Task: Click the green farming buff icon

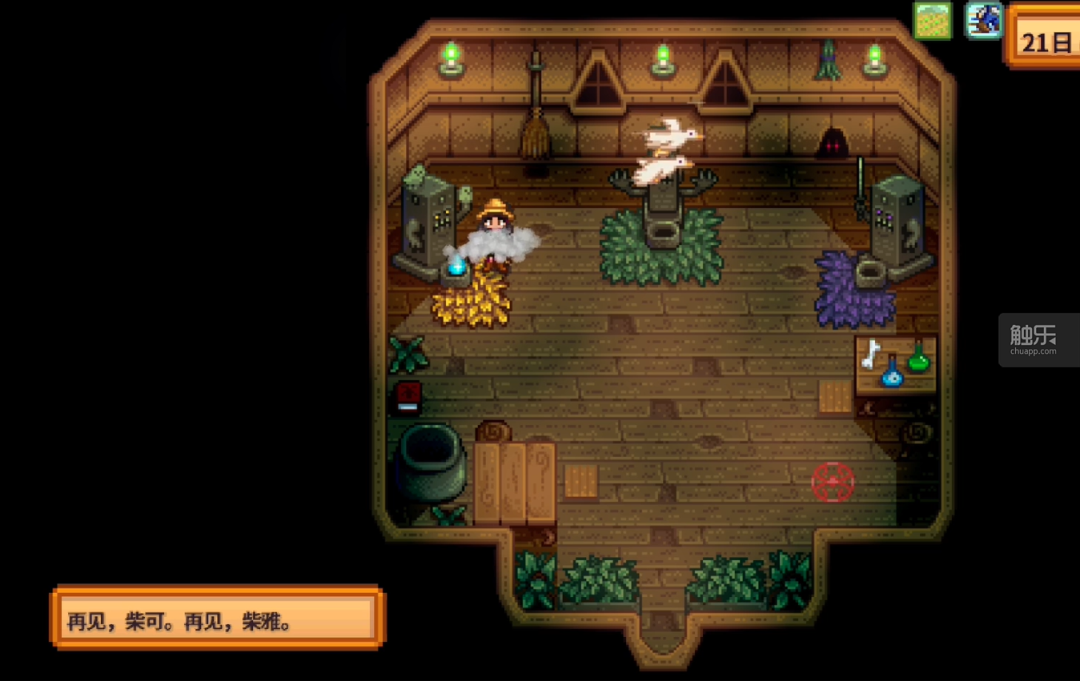Action: (932, 21)
